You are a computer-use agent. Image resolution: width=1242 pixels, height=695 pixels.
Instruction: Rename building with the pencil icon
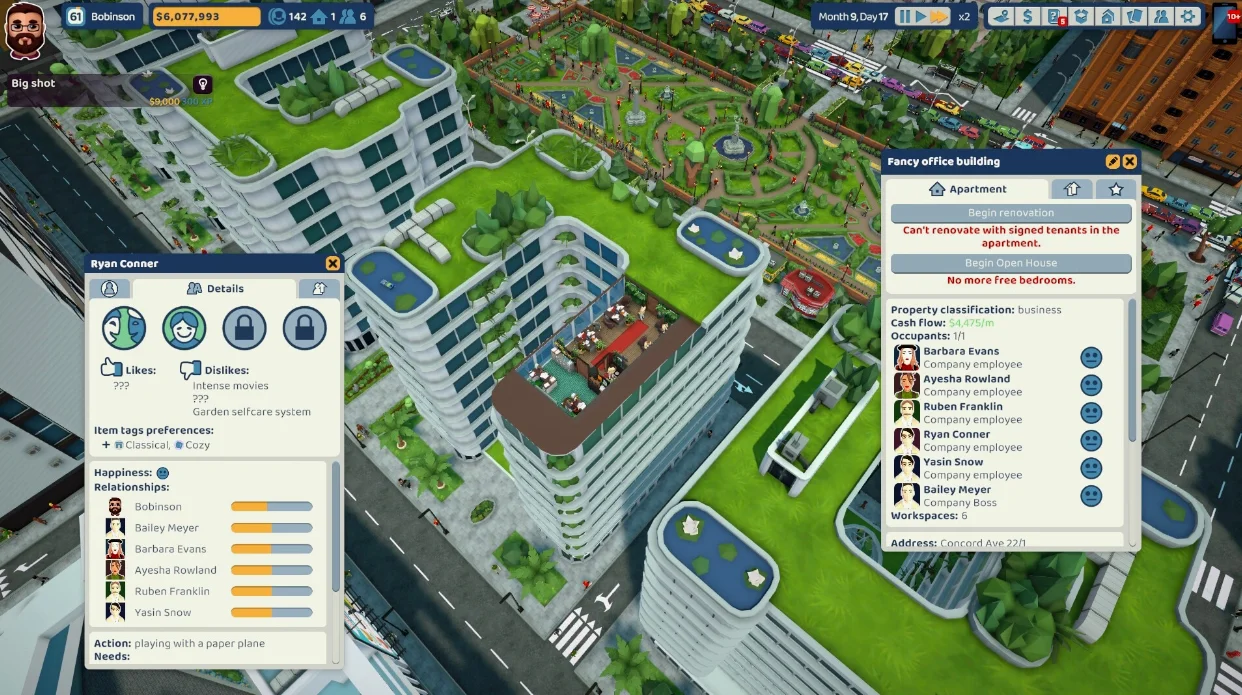pos(1113,161)
